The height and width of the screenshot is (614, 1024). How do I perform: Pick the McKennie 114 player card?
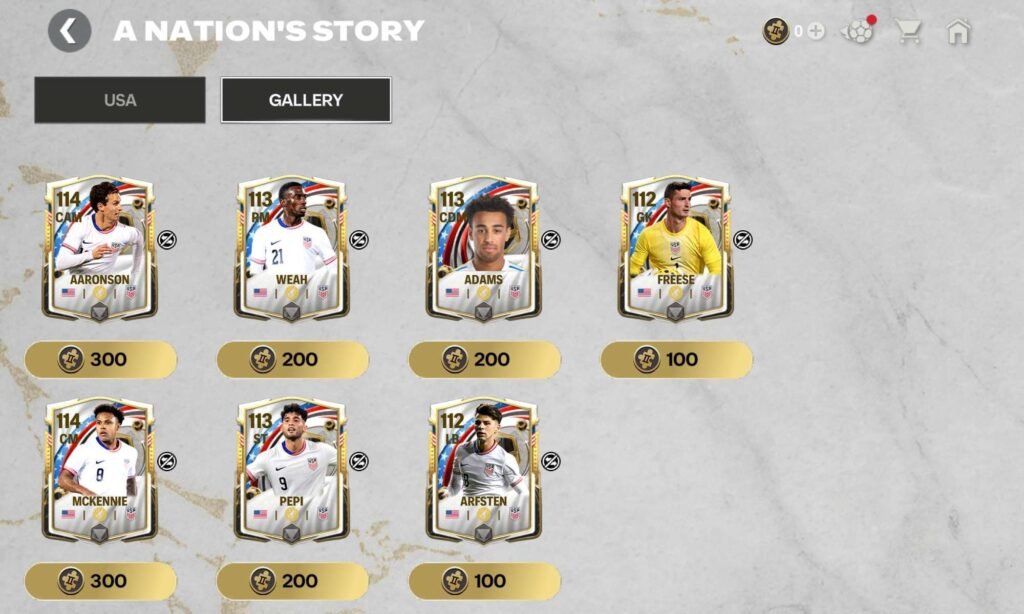pos(100,470)
